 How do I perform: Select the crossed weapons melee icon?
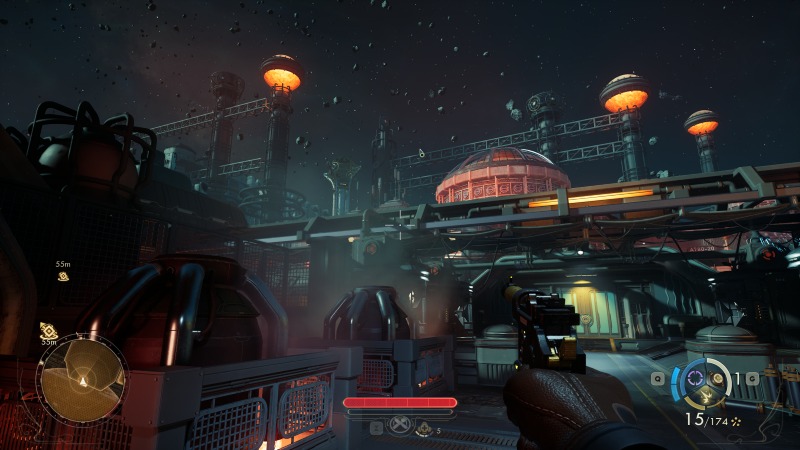400,425
